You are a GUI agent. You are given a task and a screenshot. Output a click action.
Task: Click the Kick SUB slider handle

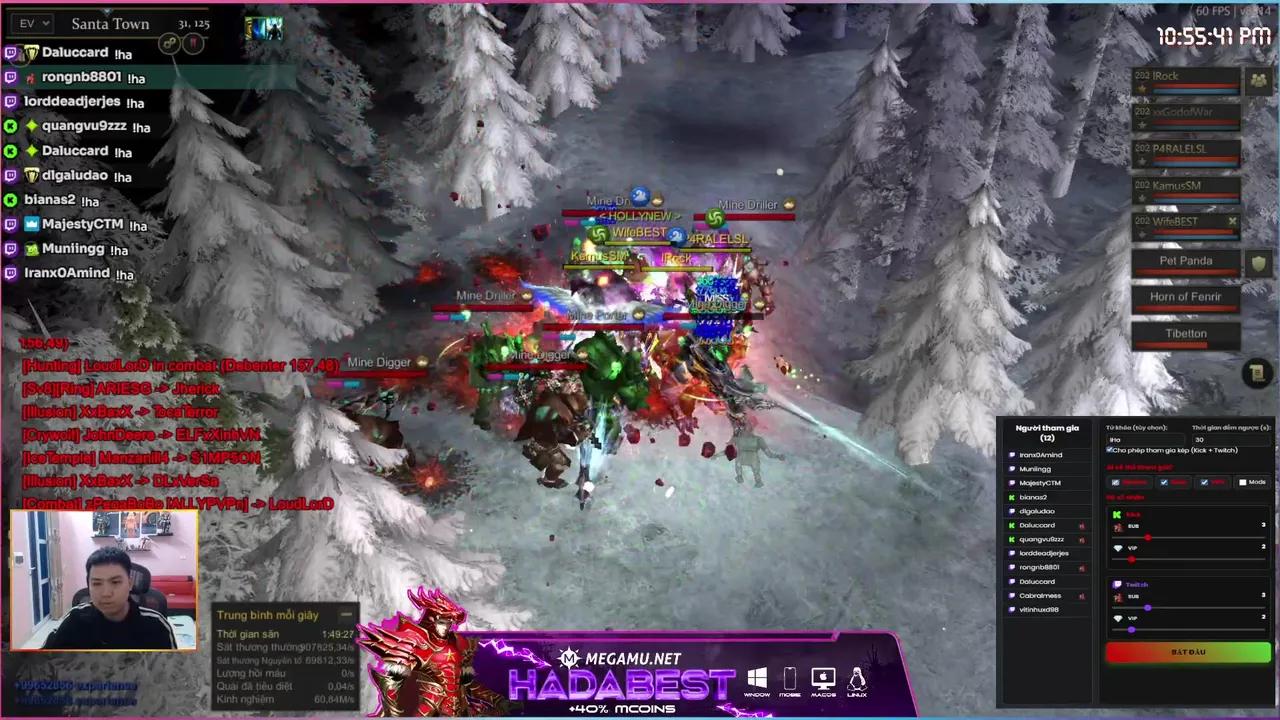(x=1149, y=537)
